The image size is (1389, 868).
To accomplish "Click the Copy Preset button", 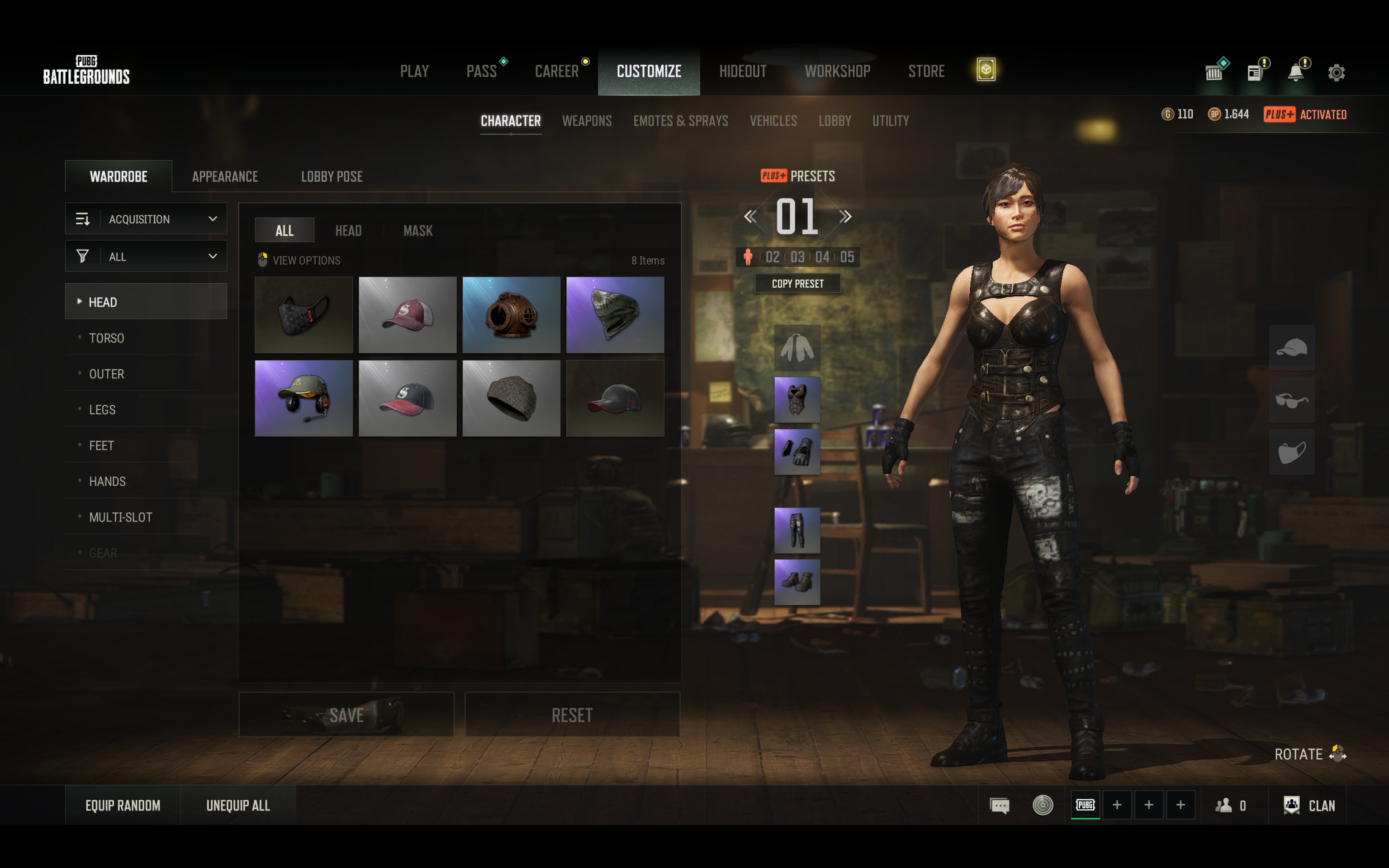I will [x=797, y=284].
